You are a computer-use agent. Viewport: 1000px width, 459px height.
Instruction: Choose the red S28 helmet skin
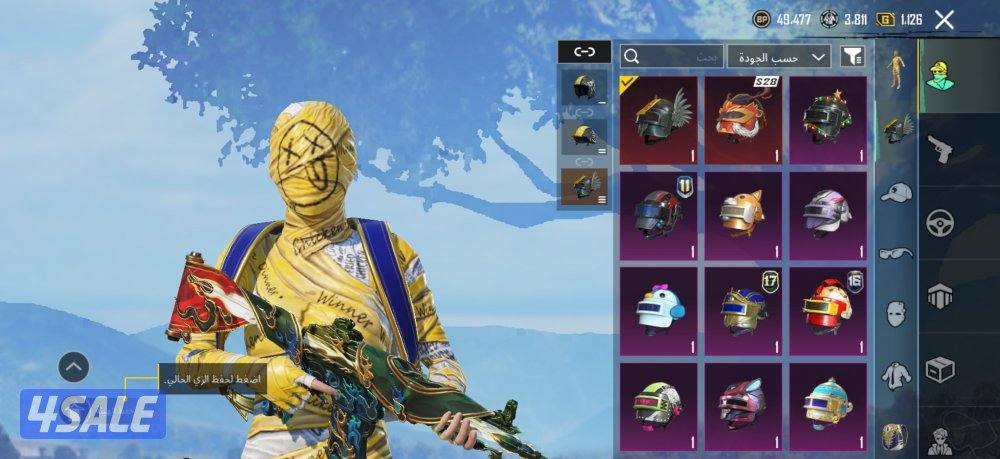pyautogui.click(x=743, y=120)
